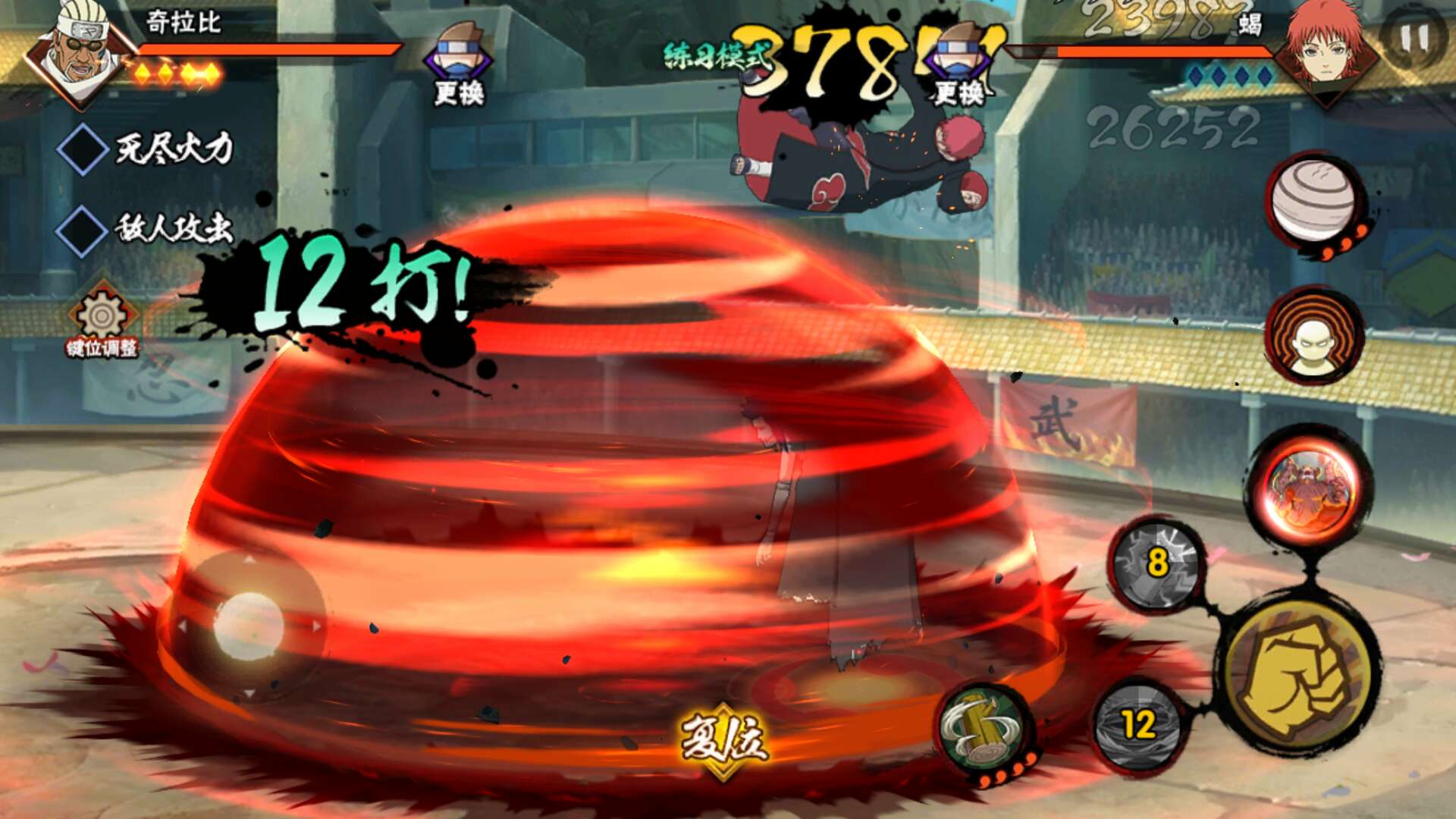
Task: Toggle the 无尽火力 checkbox
Action: pos(83,149)
